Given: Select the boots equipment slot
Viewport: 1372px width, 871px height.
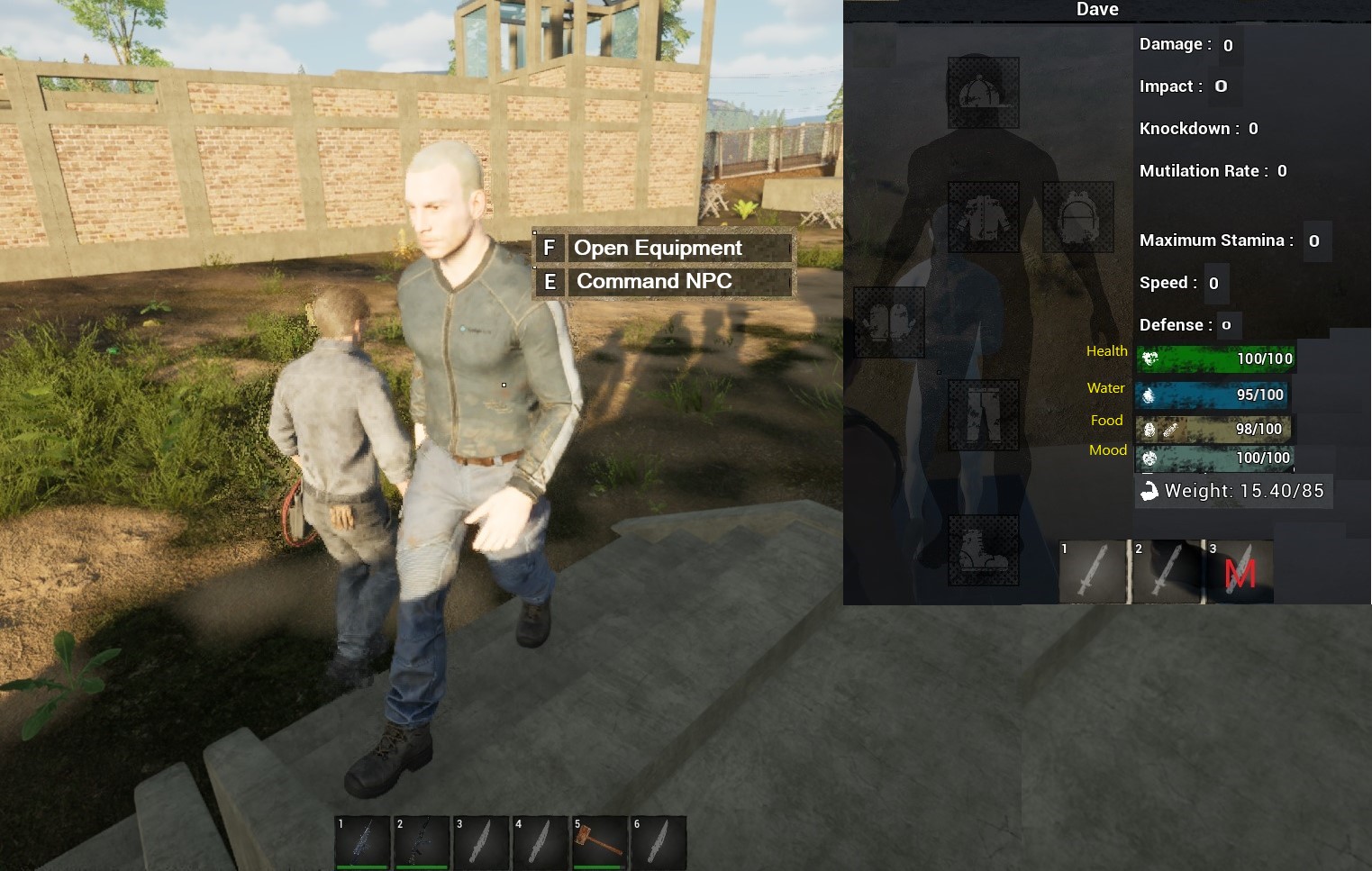Looking at the screenshot, I should pos(984,551).
